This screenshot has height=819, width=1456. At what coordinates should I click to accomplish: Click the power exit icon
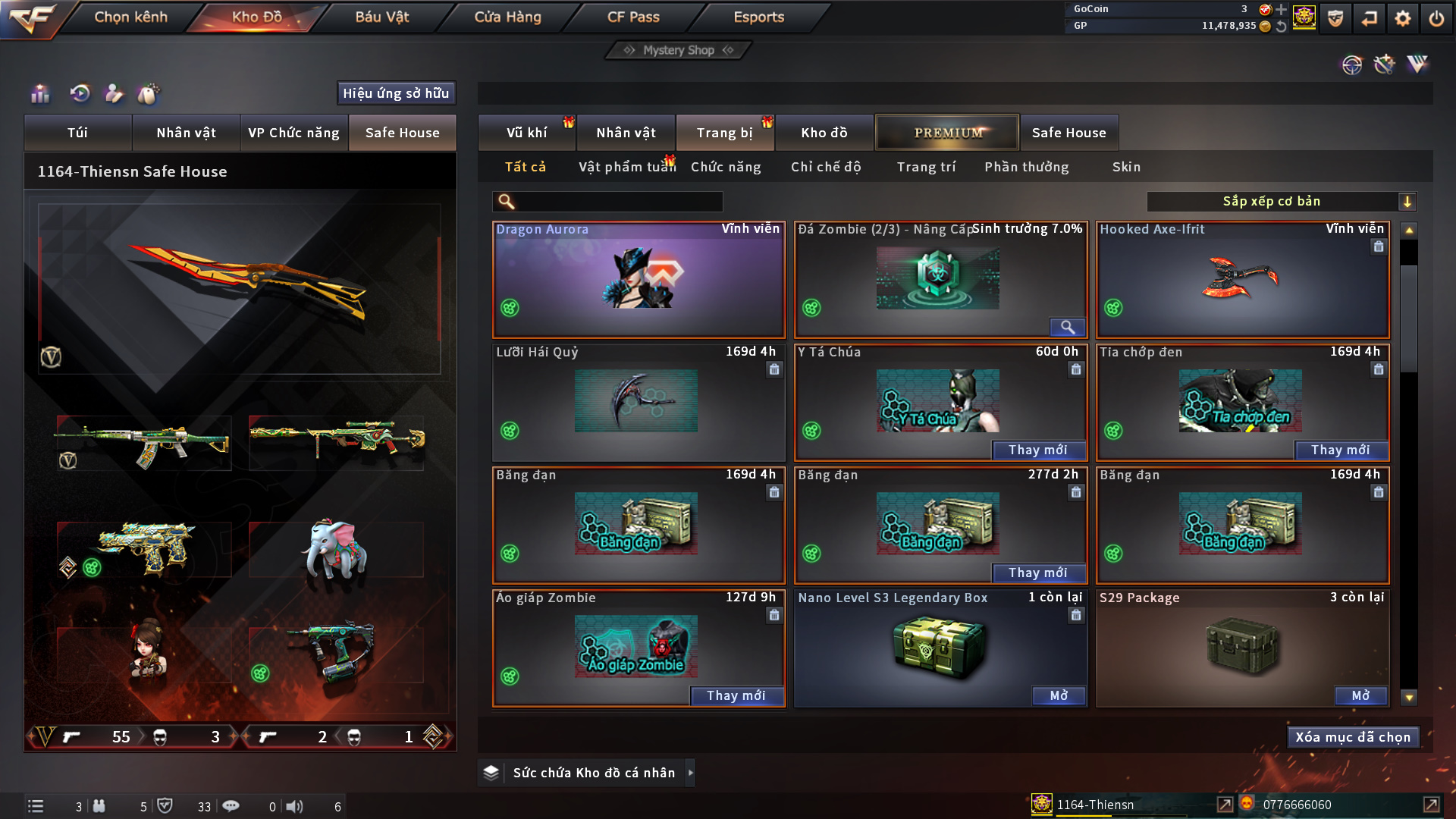coord(1436,18)
